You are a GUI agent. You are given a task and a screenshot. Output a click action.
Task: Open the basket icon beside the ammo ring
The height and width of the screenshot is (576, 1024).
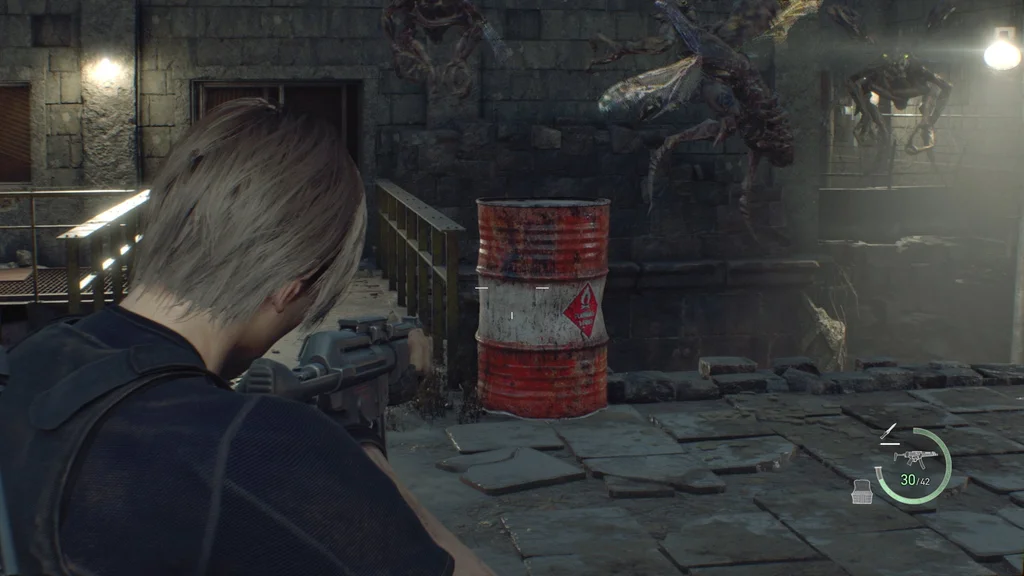click(860, 491)
